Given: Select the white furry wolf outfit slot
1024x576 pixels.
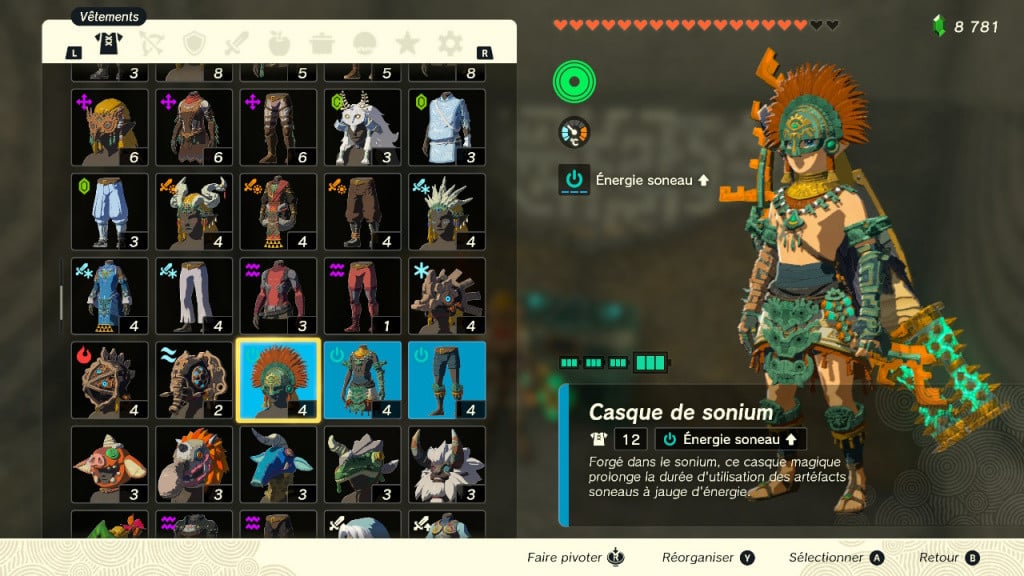Looking at the screenshot, I should click(362, 127).
